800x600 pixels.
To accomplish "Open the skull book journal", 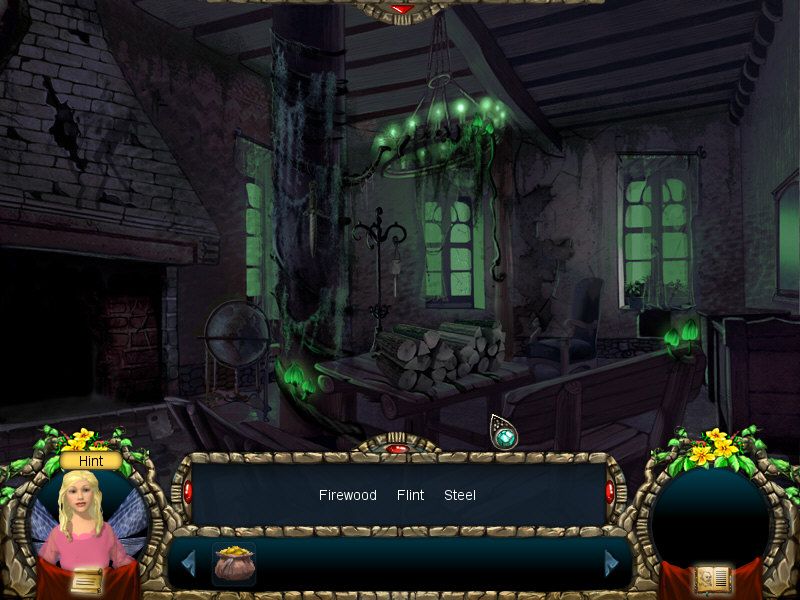I will click(713, 580).
